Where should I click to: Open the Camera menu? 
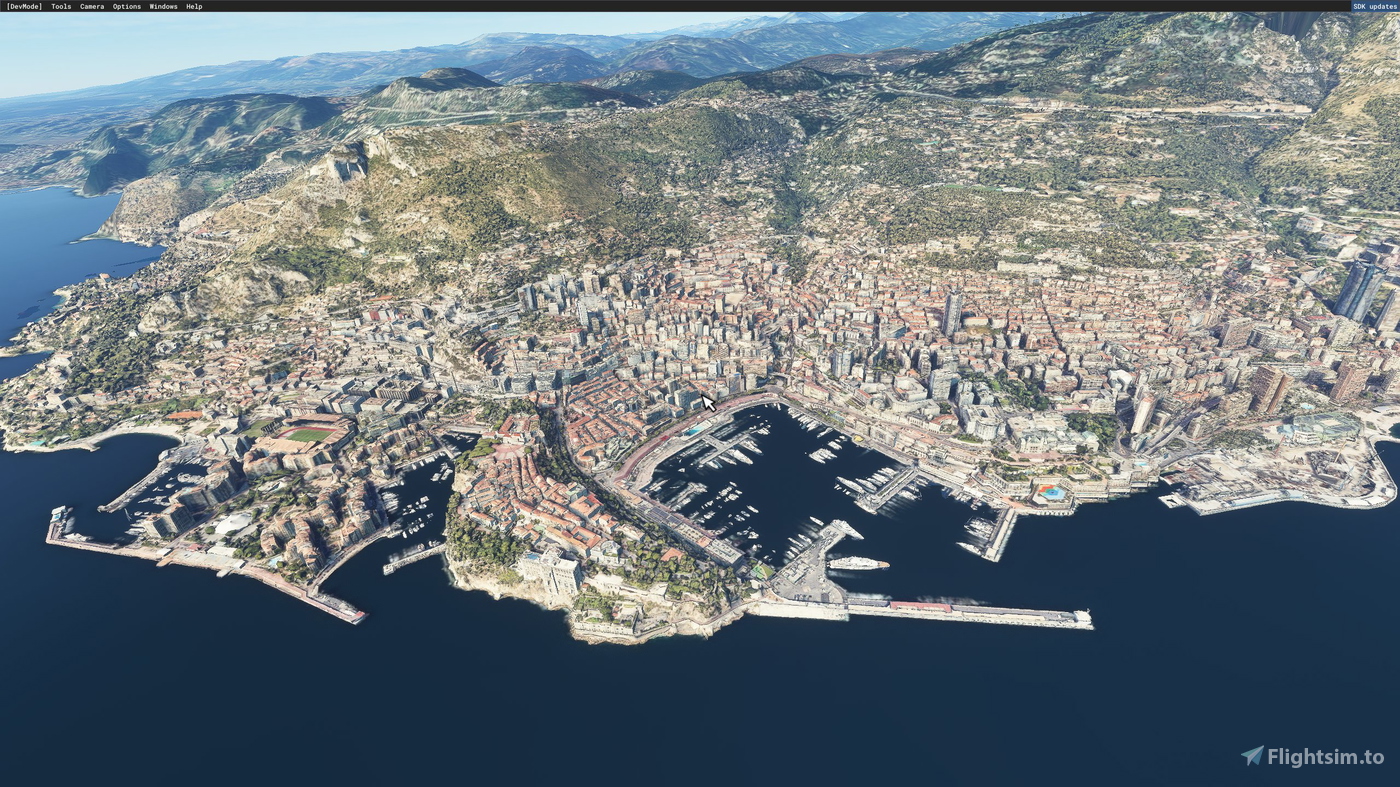(90, 6)
